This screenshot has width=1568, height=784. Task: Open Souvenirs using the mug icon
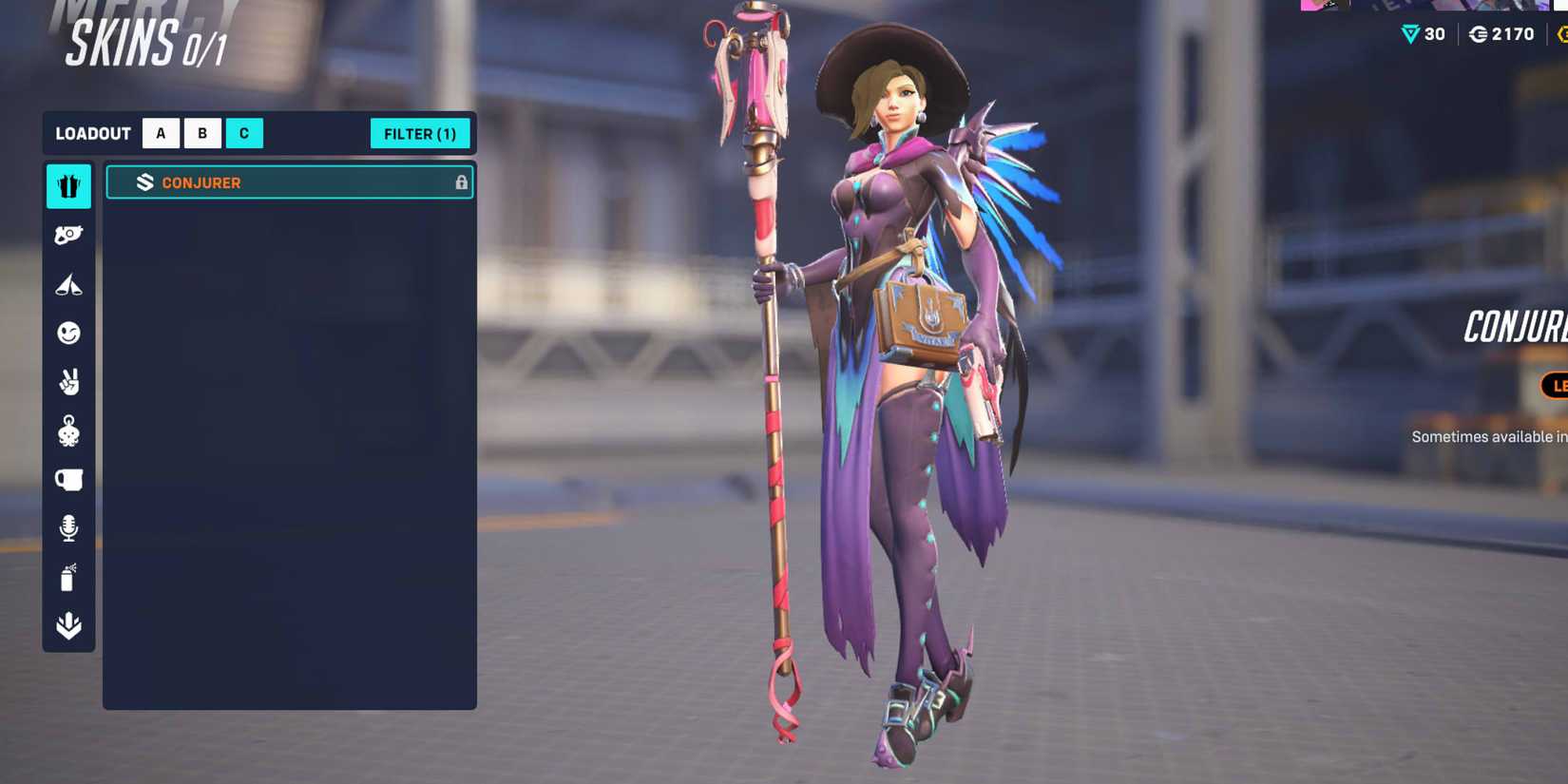(x=67, y=480)
